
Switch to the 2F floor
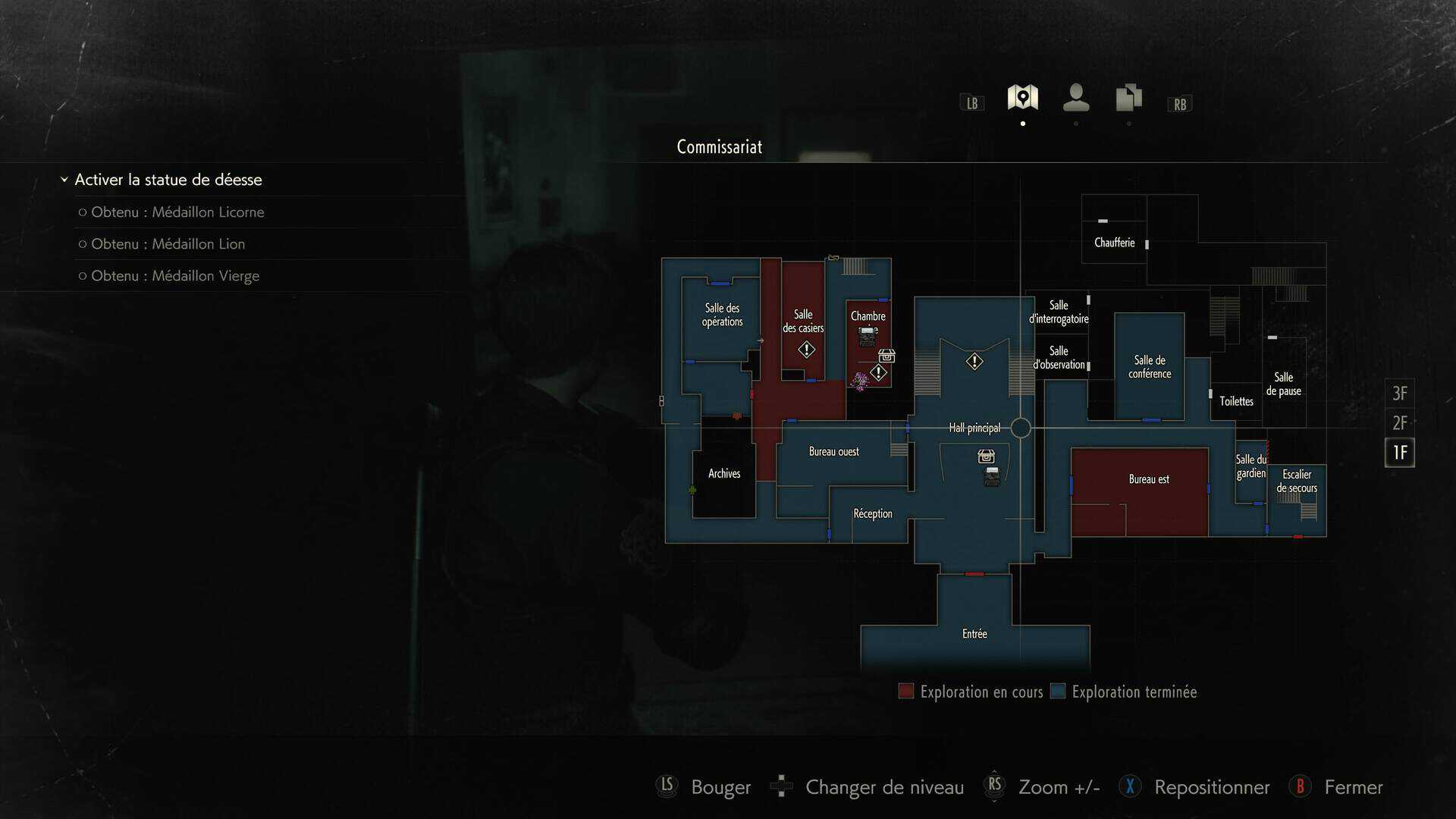[x=1399, y=423]
